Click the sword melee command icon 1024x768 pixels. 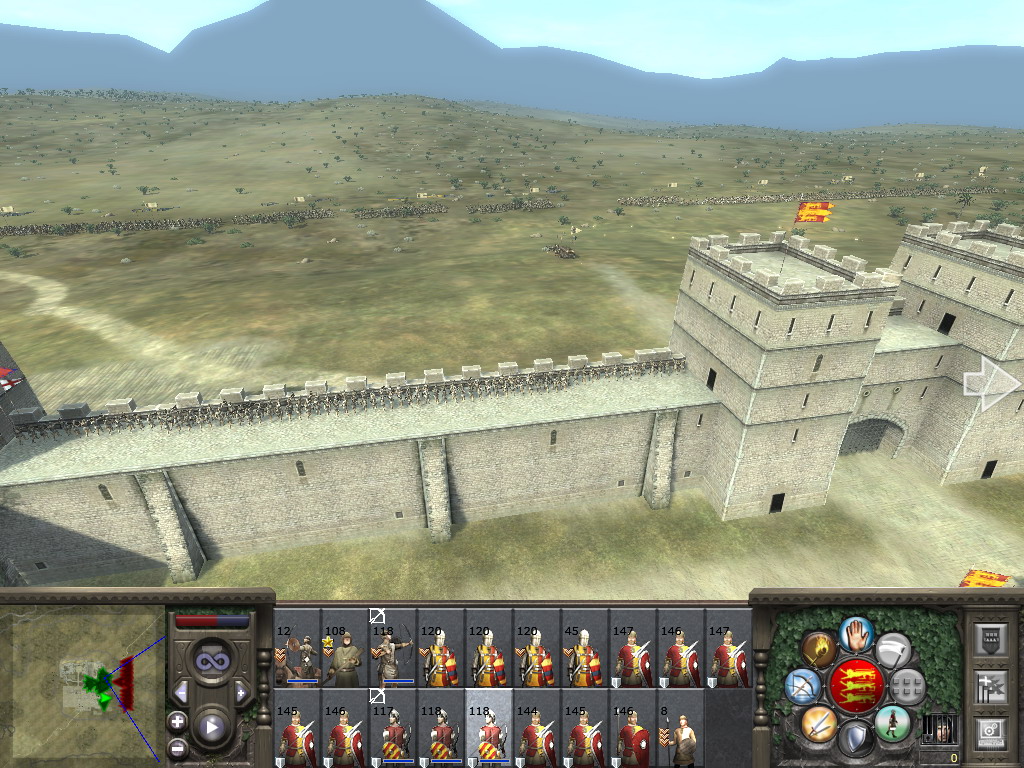pos(819,722)
